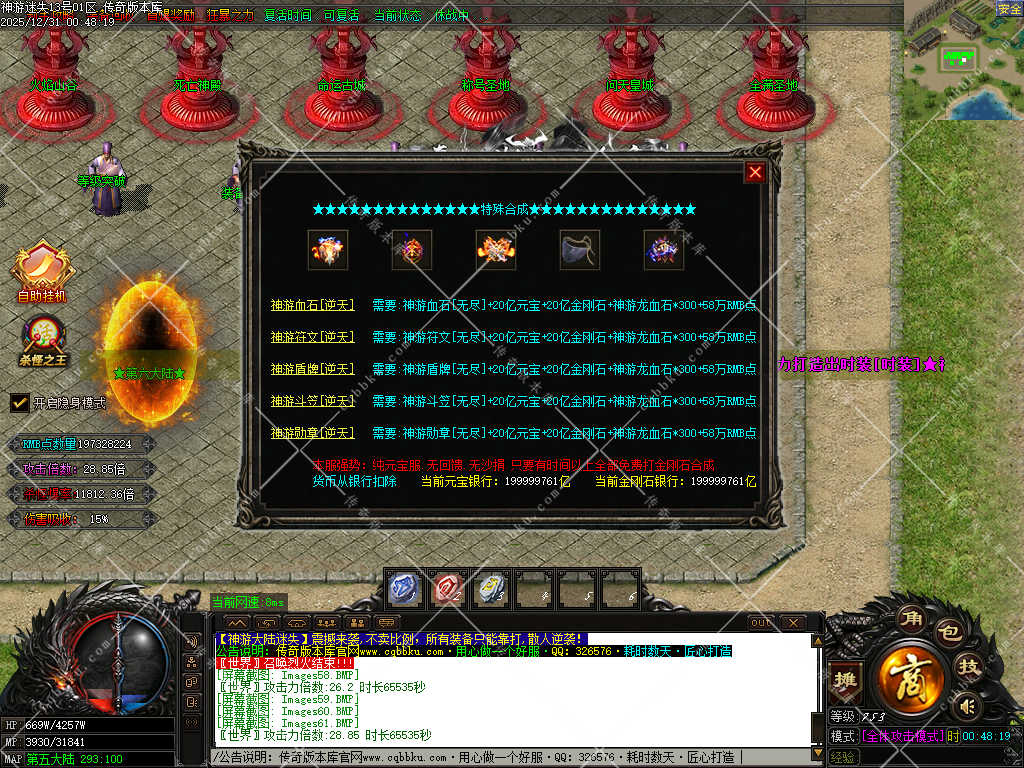Select the 神游血石[逆天] synthesis link
Image resolution: width=1024 pixels, height=768 pixels.
(312, 305)
